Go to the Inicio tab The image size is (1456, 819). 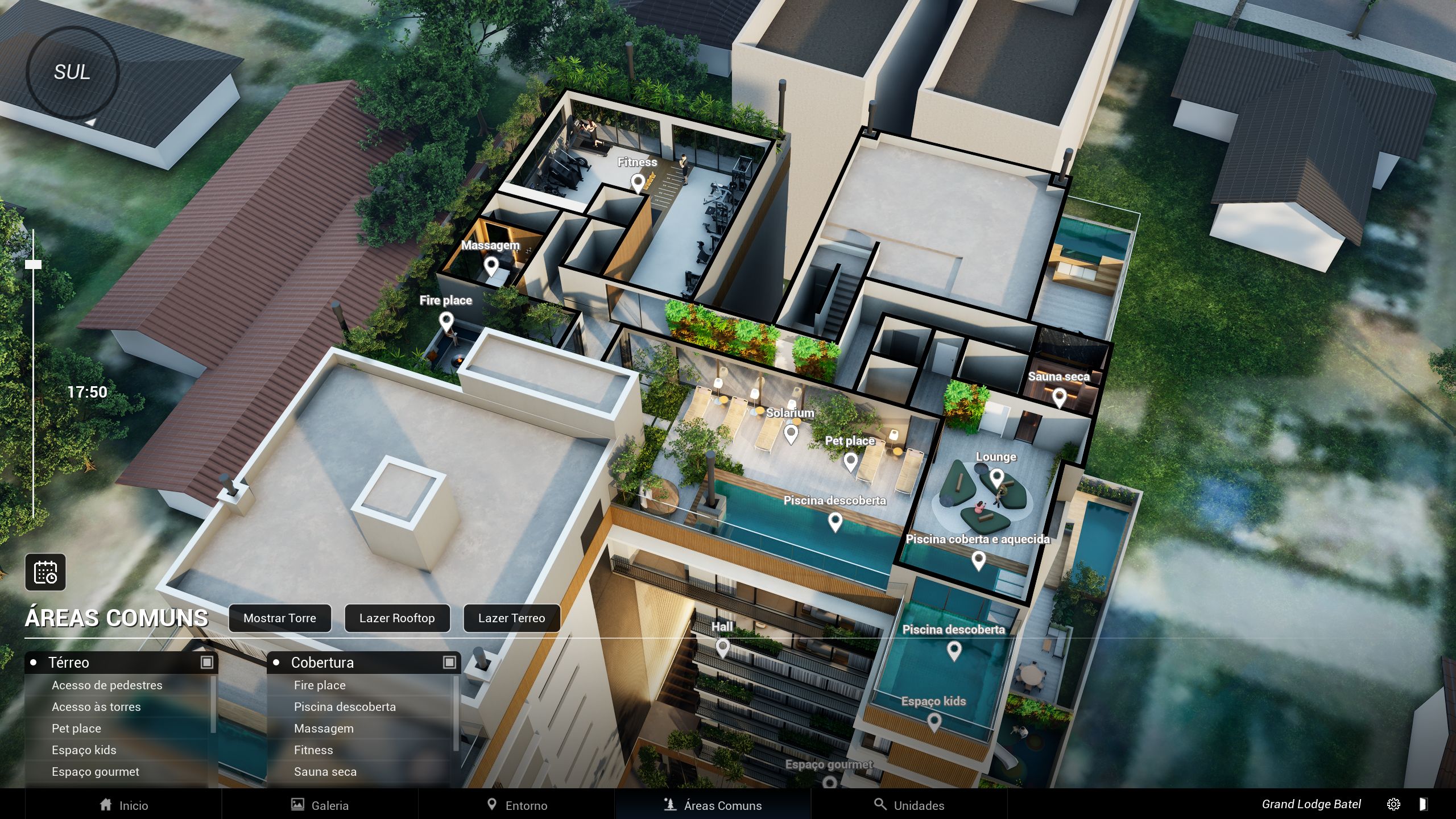(x=123, y=805)
